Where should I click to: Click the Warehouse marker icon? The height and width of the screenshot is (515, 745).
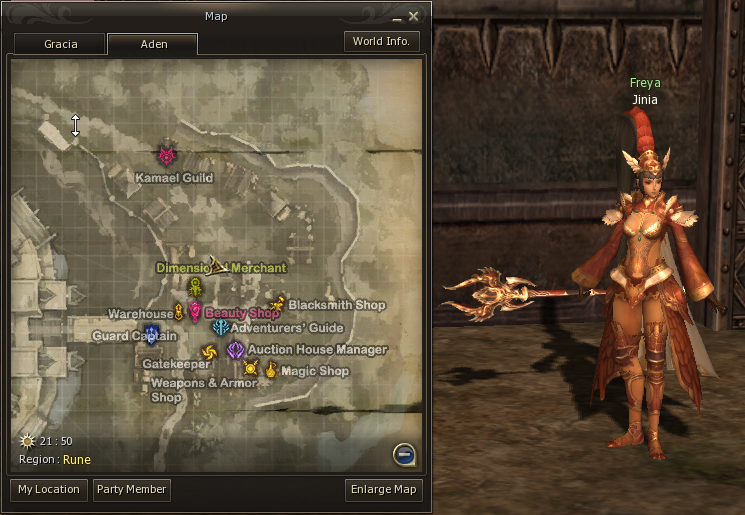point(180,312)
